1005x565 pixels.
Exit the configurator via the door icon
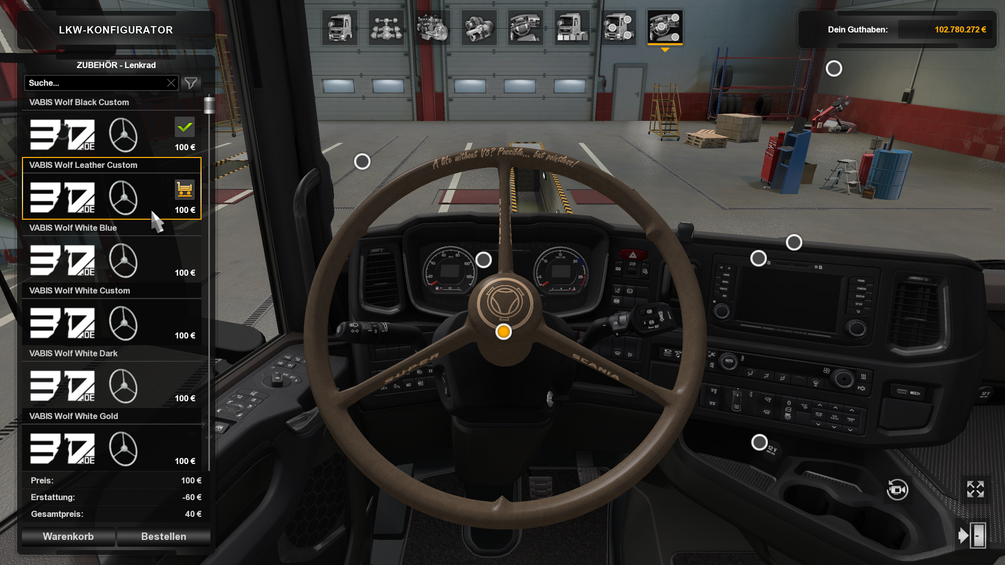(972, 536)
